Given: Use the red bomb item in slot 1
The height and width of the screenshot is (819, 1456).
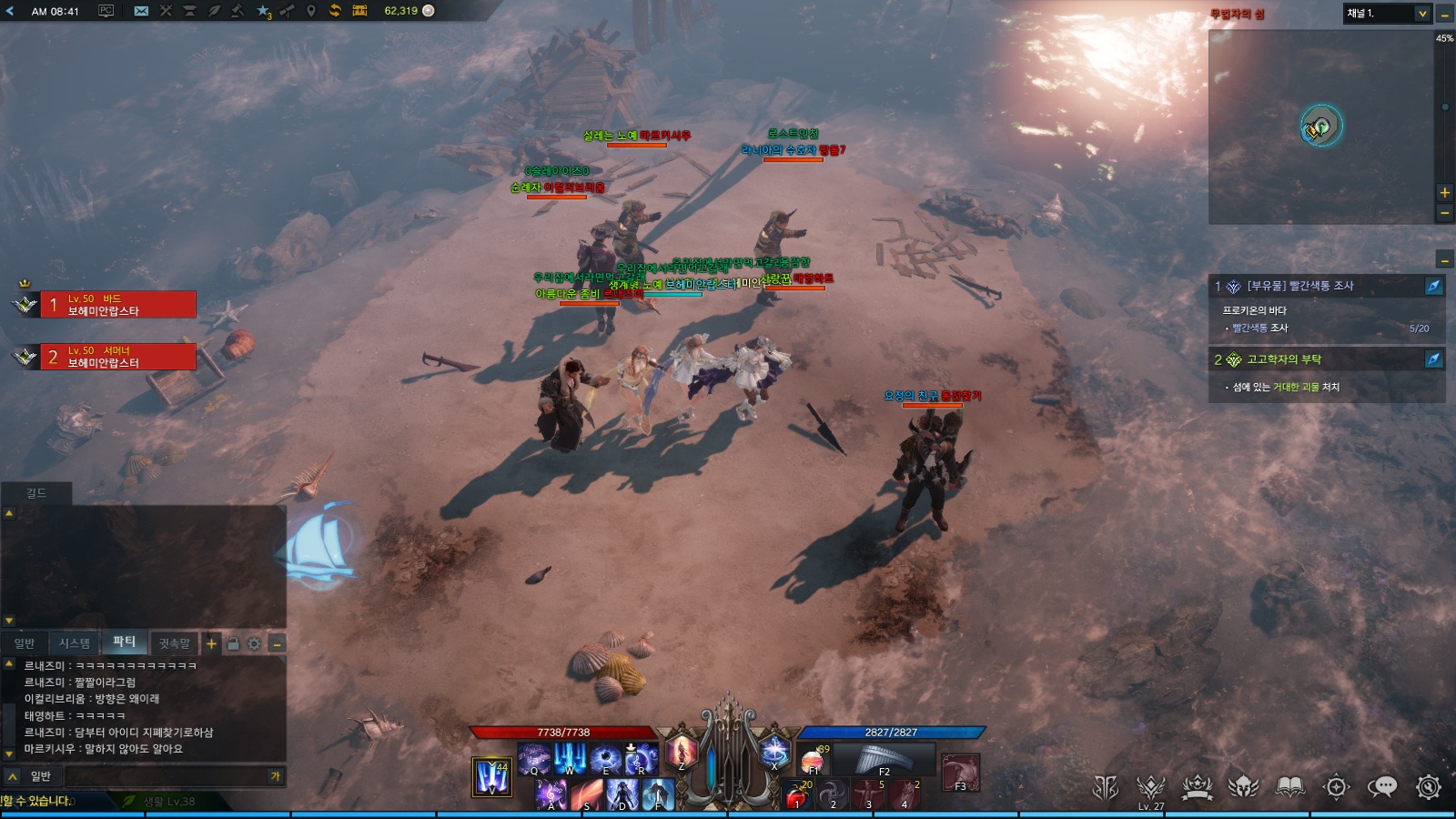Looking at the screenshot, I should point(797,795).
